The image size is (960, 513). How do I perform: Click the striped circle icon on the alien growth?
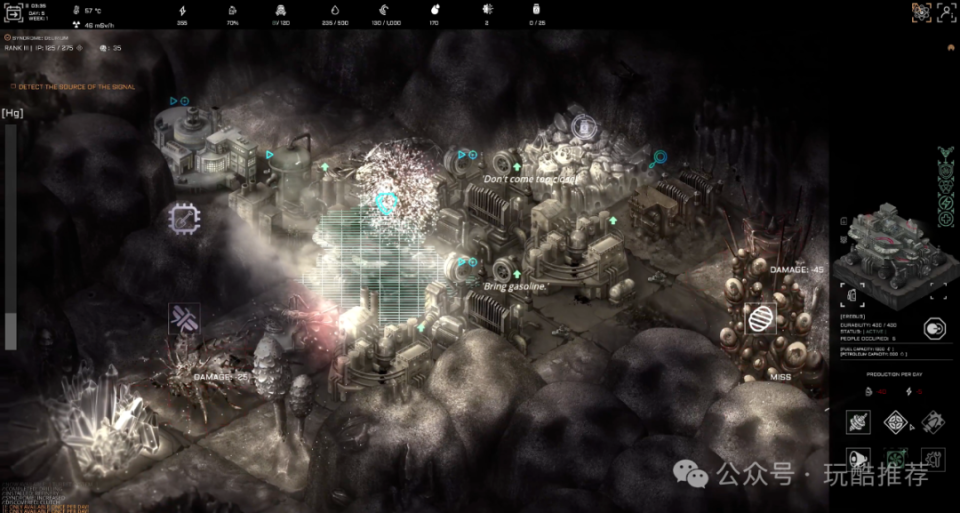pos(761,318)
